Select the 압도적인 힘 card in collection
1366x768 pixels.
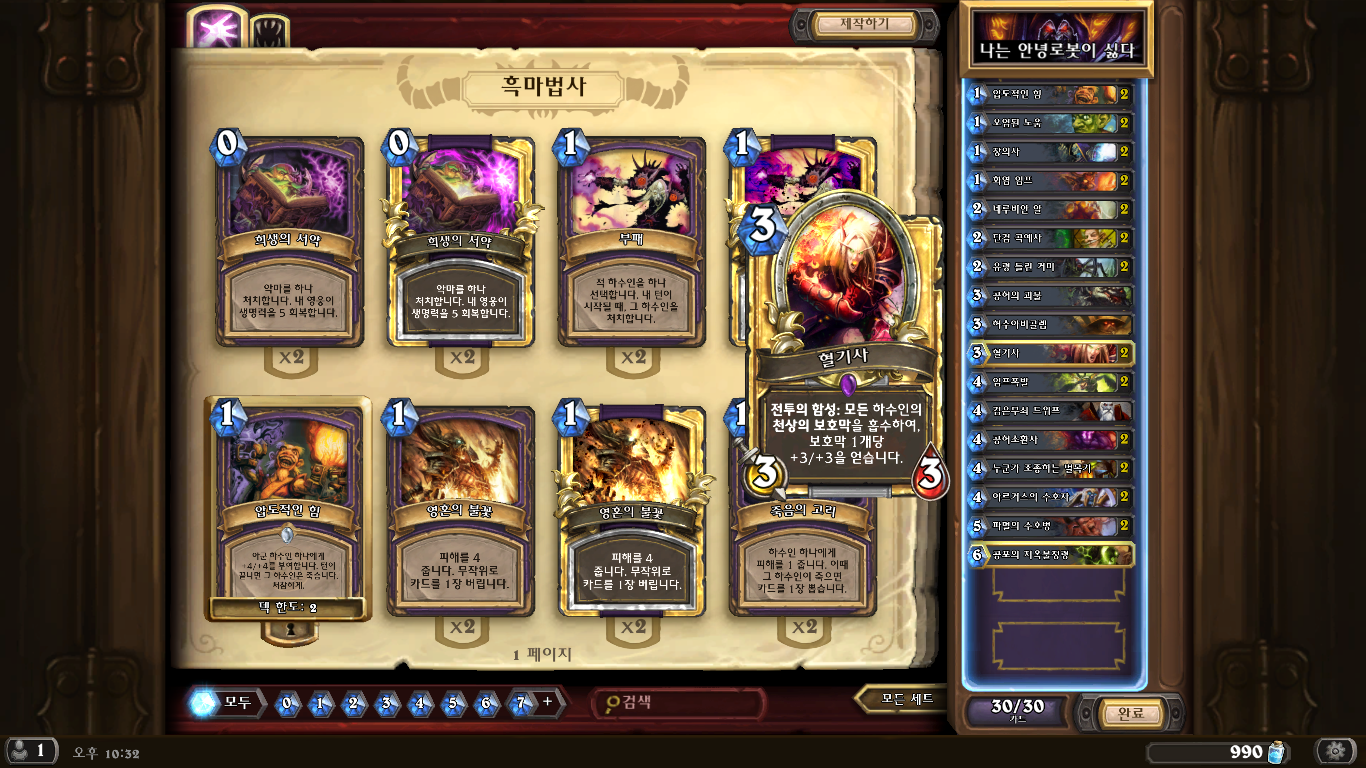(x=289, y=510)
